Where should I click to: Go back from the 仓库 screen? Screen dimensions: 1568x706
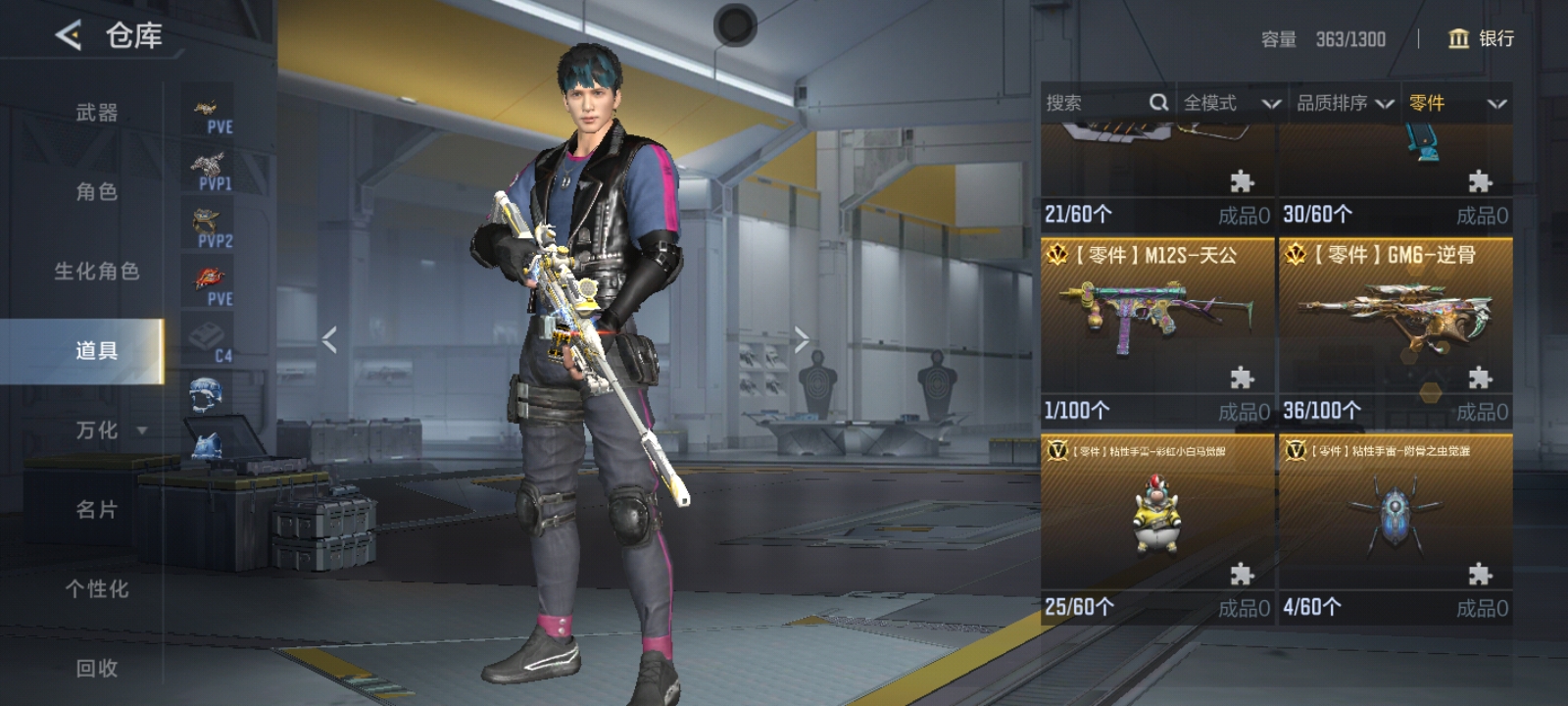[x=69, y=36]
